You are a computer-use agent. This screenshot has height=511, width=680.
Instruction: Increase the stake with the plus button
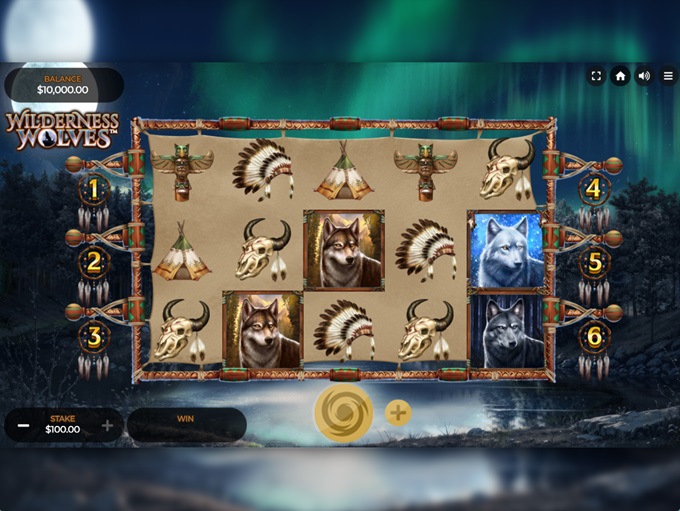coord(107,425)
